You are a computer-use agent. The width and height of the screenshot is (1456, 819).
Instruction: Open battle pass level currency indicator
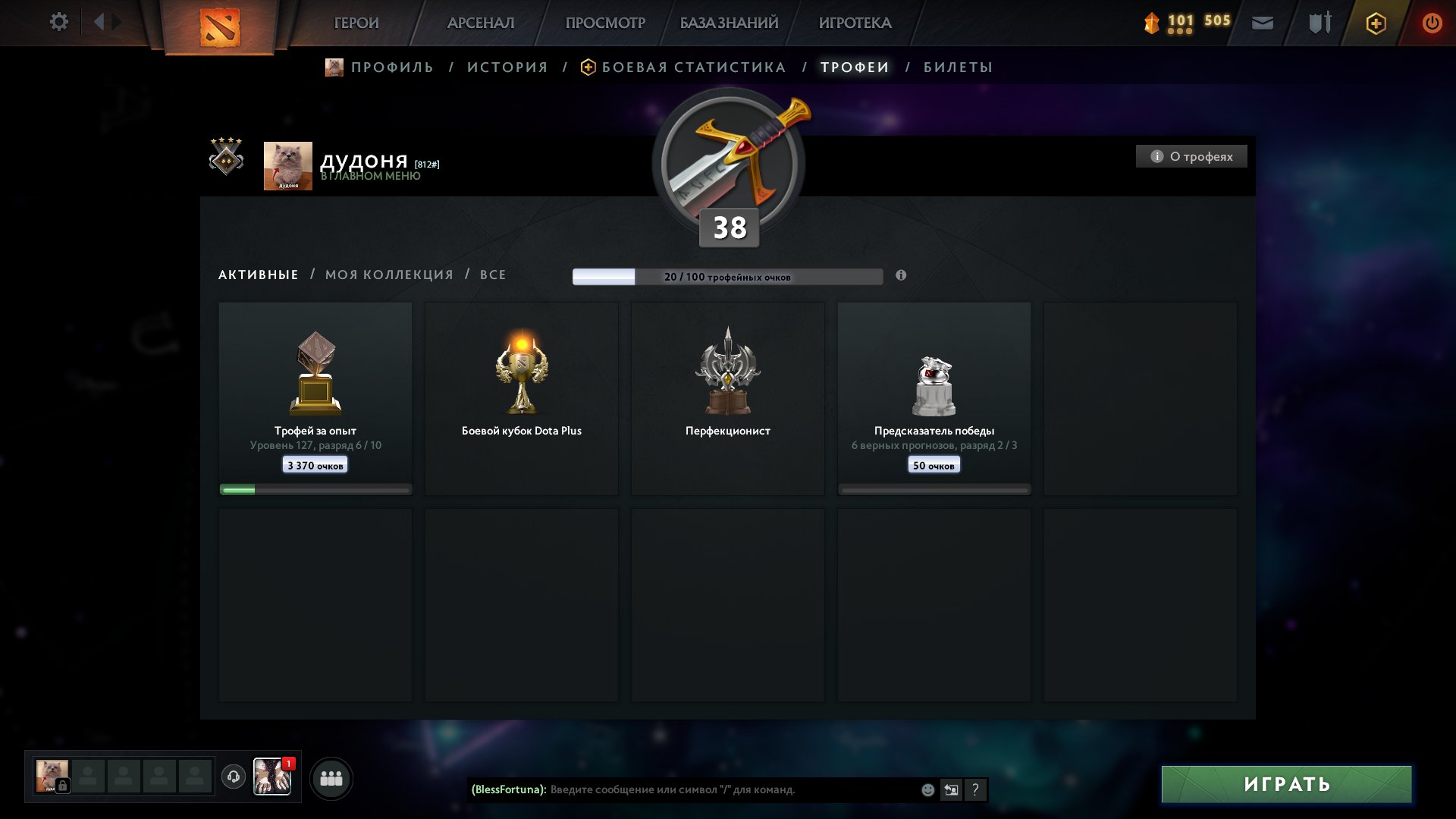coord(1168,22)
